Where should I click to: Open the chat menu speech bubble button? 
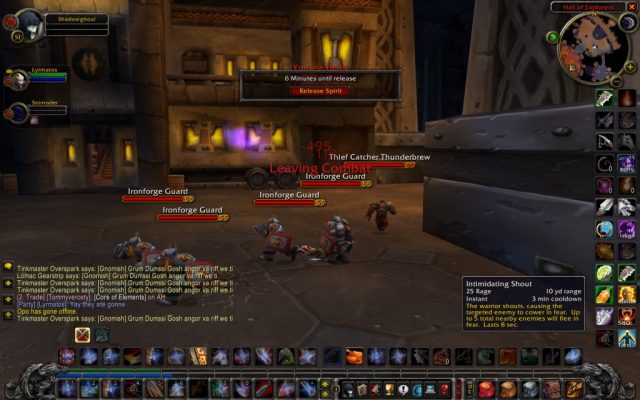8,267
